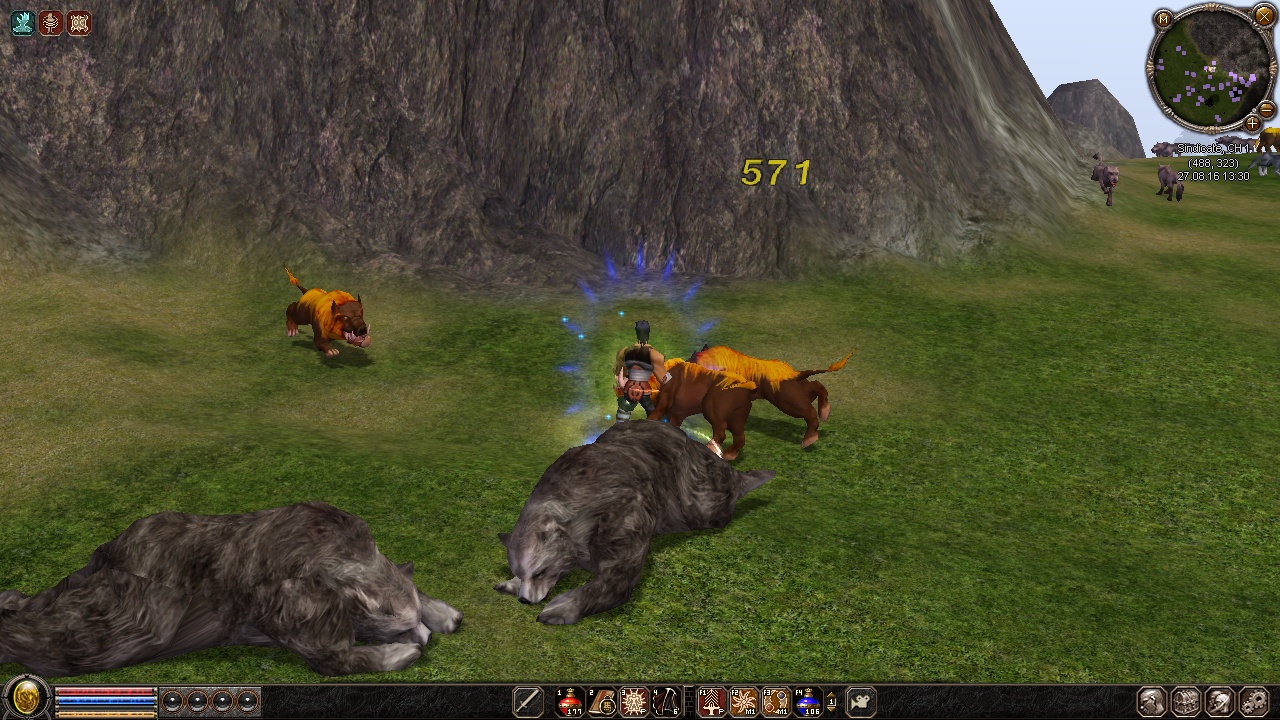Click the sword attack button on the taskbar
Viewport: 1280px width, 720px height.
pos(528,702)
